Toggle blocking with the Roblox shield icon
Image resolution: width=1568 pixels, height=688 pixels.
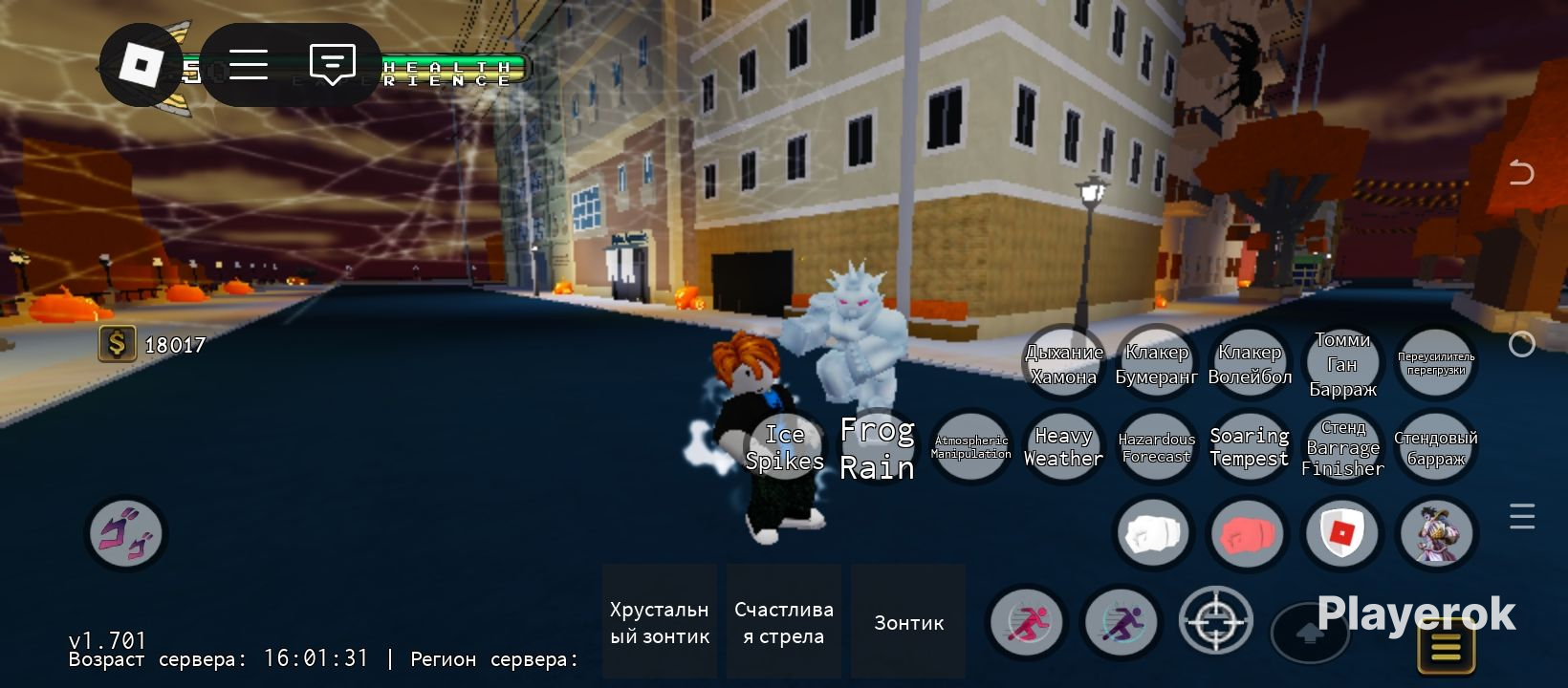[1342, 533]
